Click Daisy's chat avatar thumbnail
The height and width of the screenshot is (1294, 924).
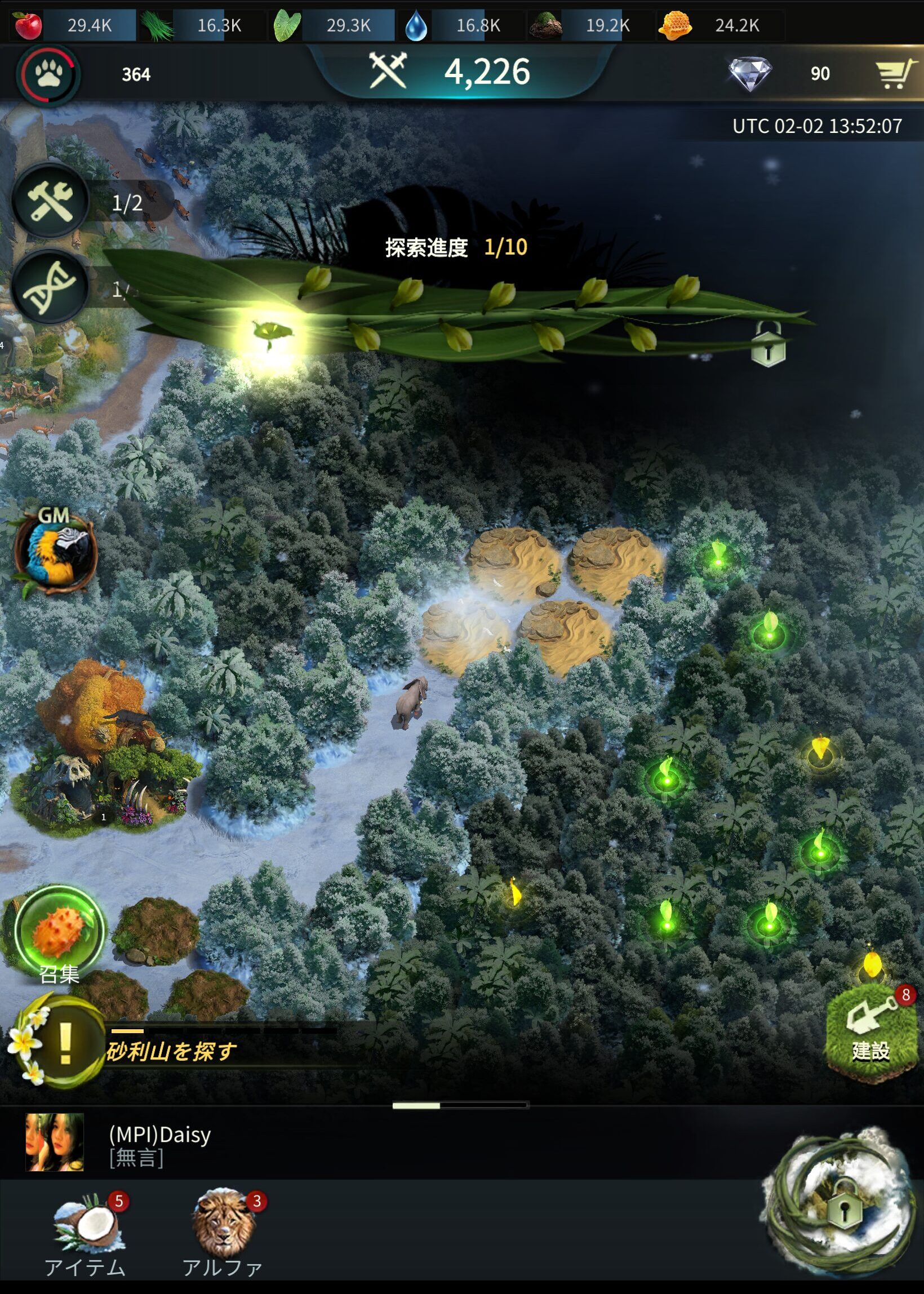55,1142
